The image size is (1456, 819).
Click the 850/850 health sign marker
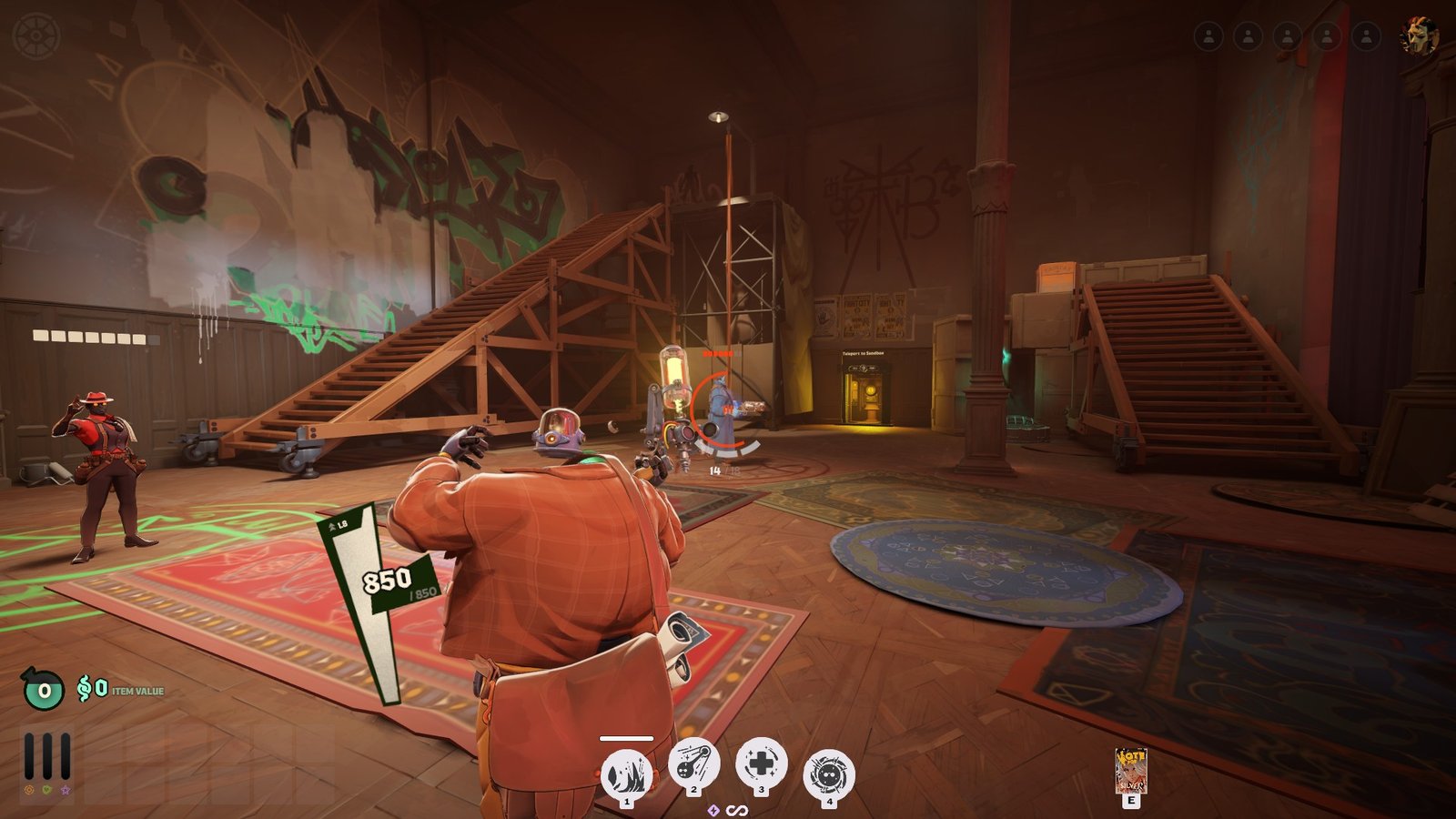click(x=386, y=581)
